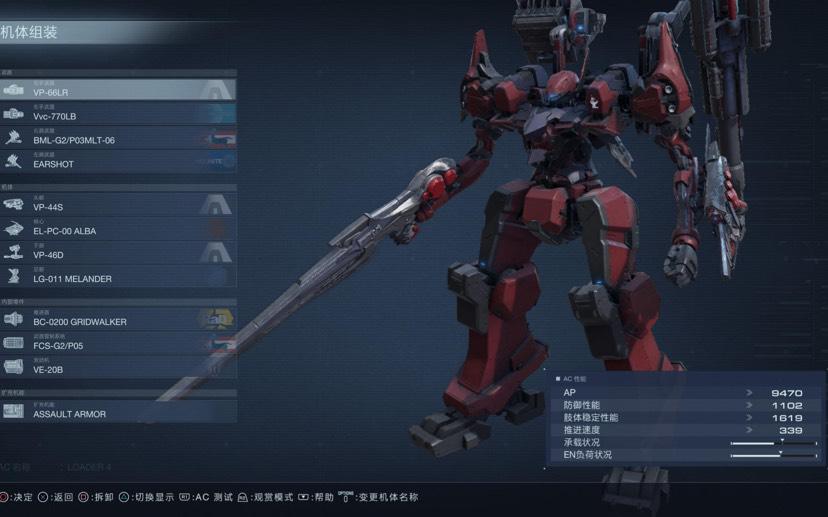Screen dimensions: 828x517
Task: Open the LG-011 MELANDER legs slot
Action: pos(118,277)
